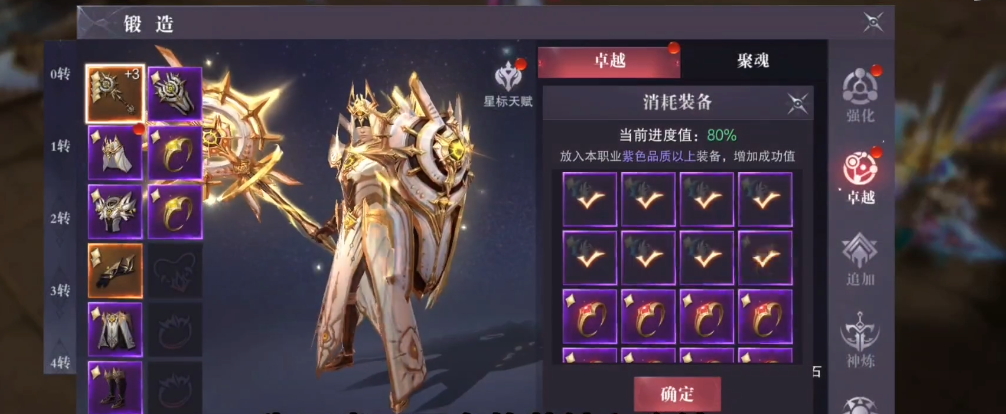This screenshot has height=414, width=1006.
Task: Open the 神炼 section in sidebar
Action: coord(859,336)
